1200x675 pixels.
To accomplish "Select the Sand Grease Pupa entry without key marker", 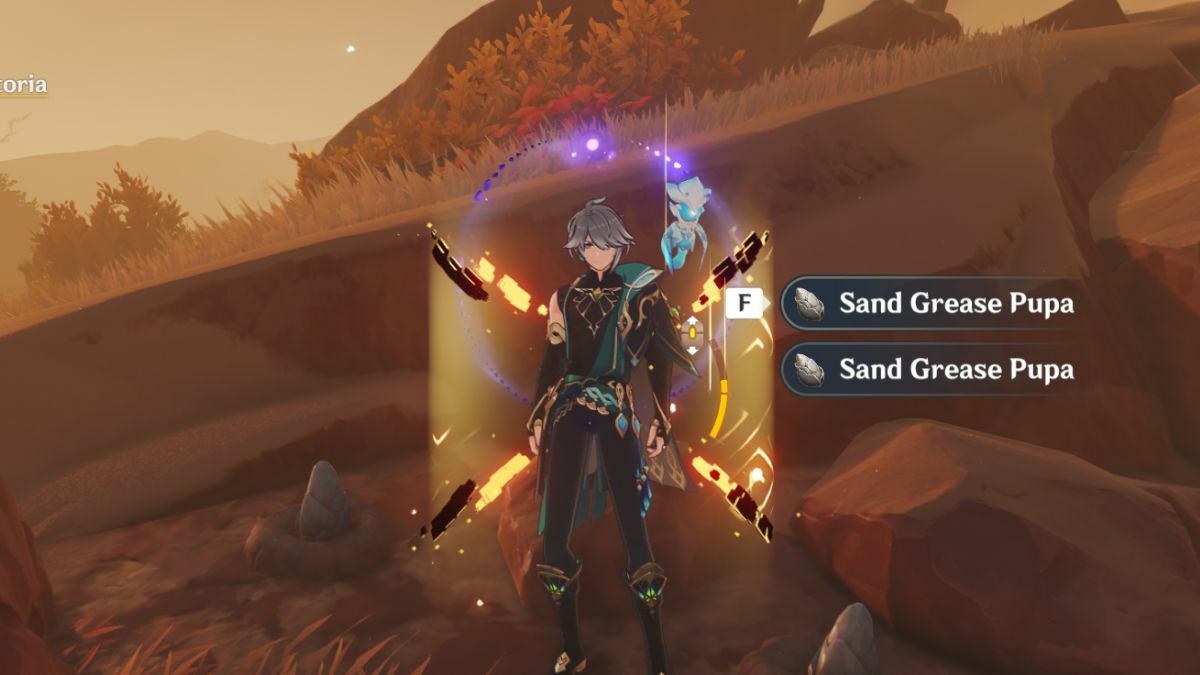I will (x=935, y=369).
